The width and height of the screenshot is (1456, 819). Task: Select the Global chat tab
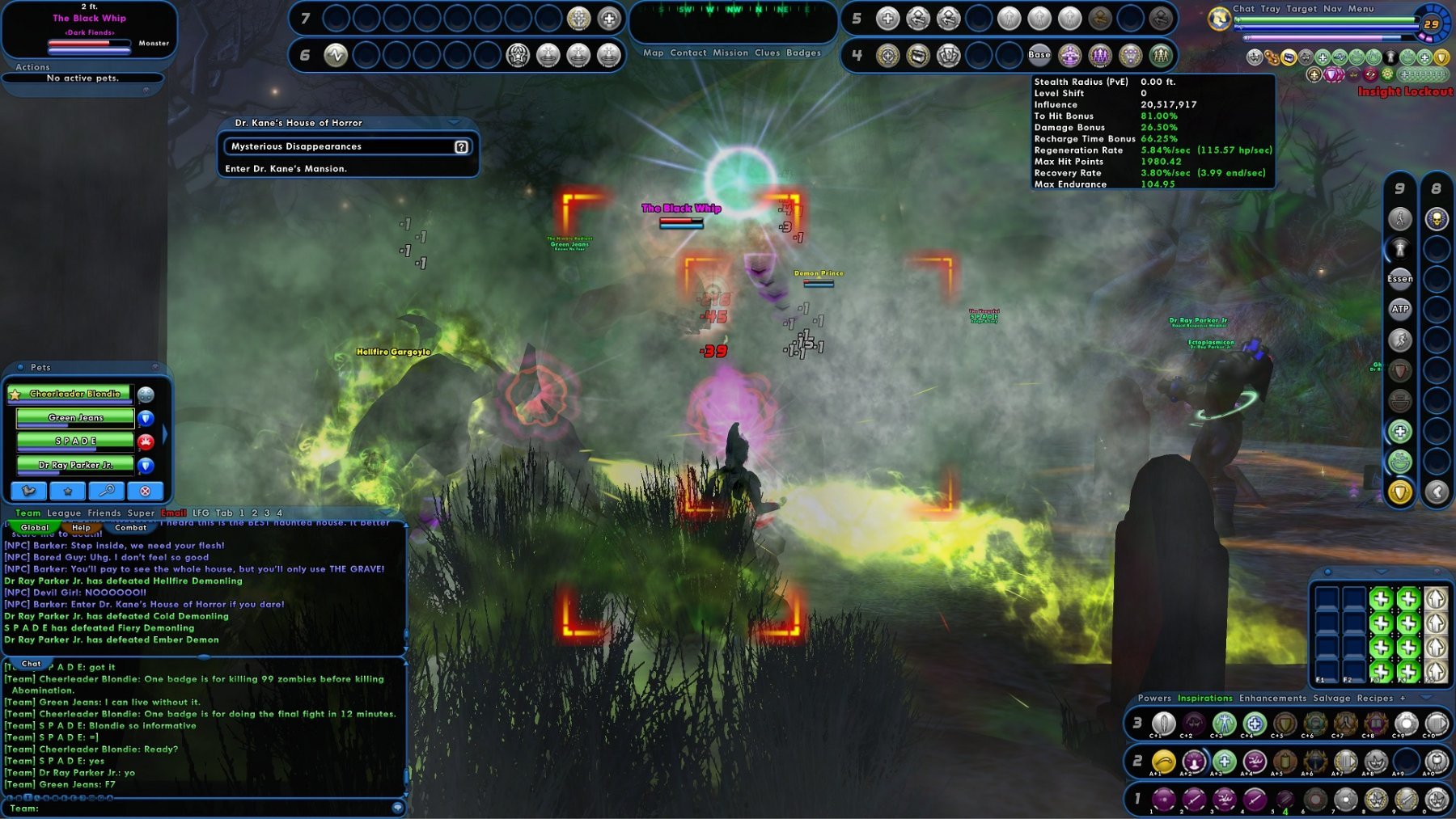click(35, 528)
